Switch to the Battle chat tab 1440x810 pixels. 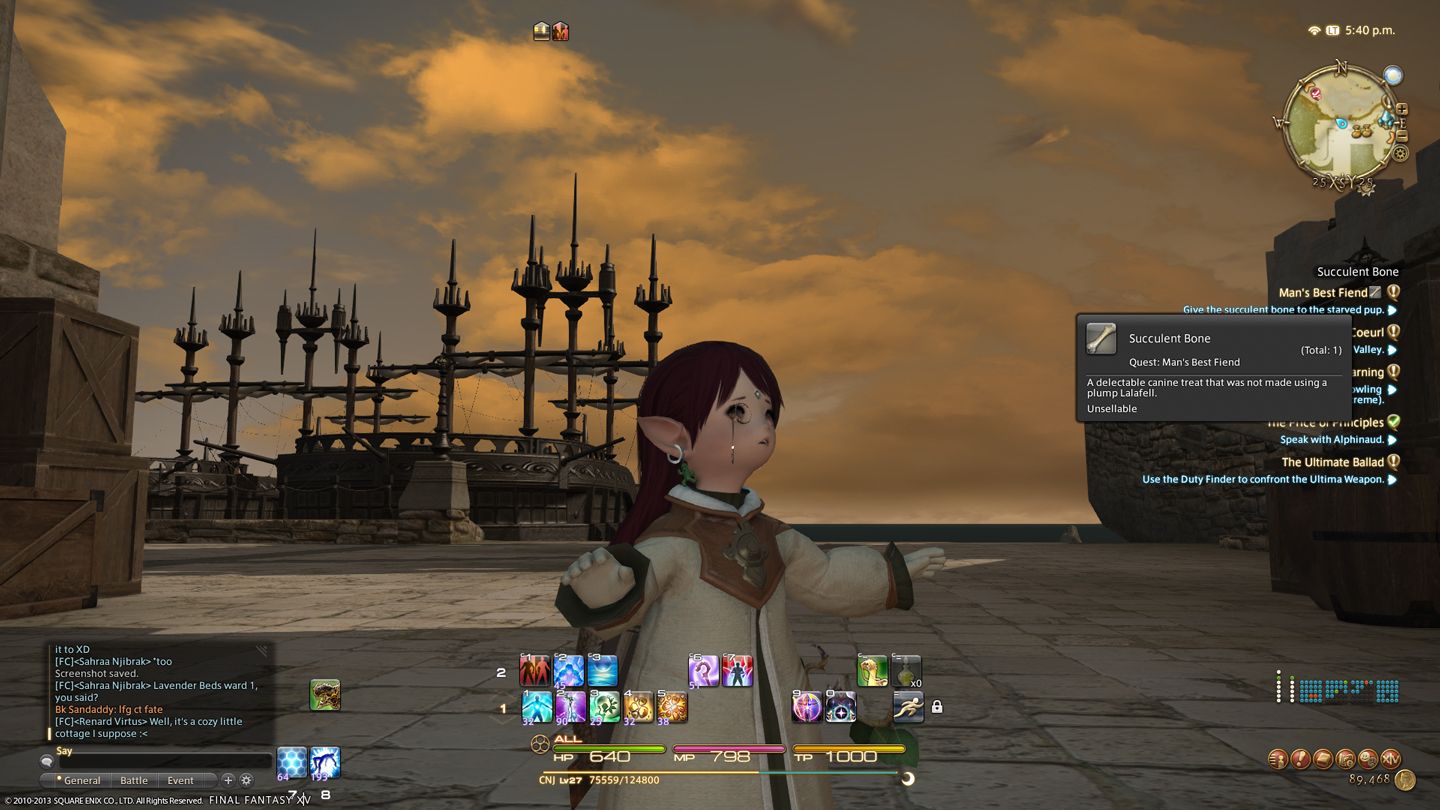click(x=134, y=780)
